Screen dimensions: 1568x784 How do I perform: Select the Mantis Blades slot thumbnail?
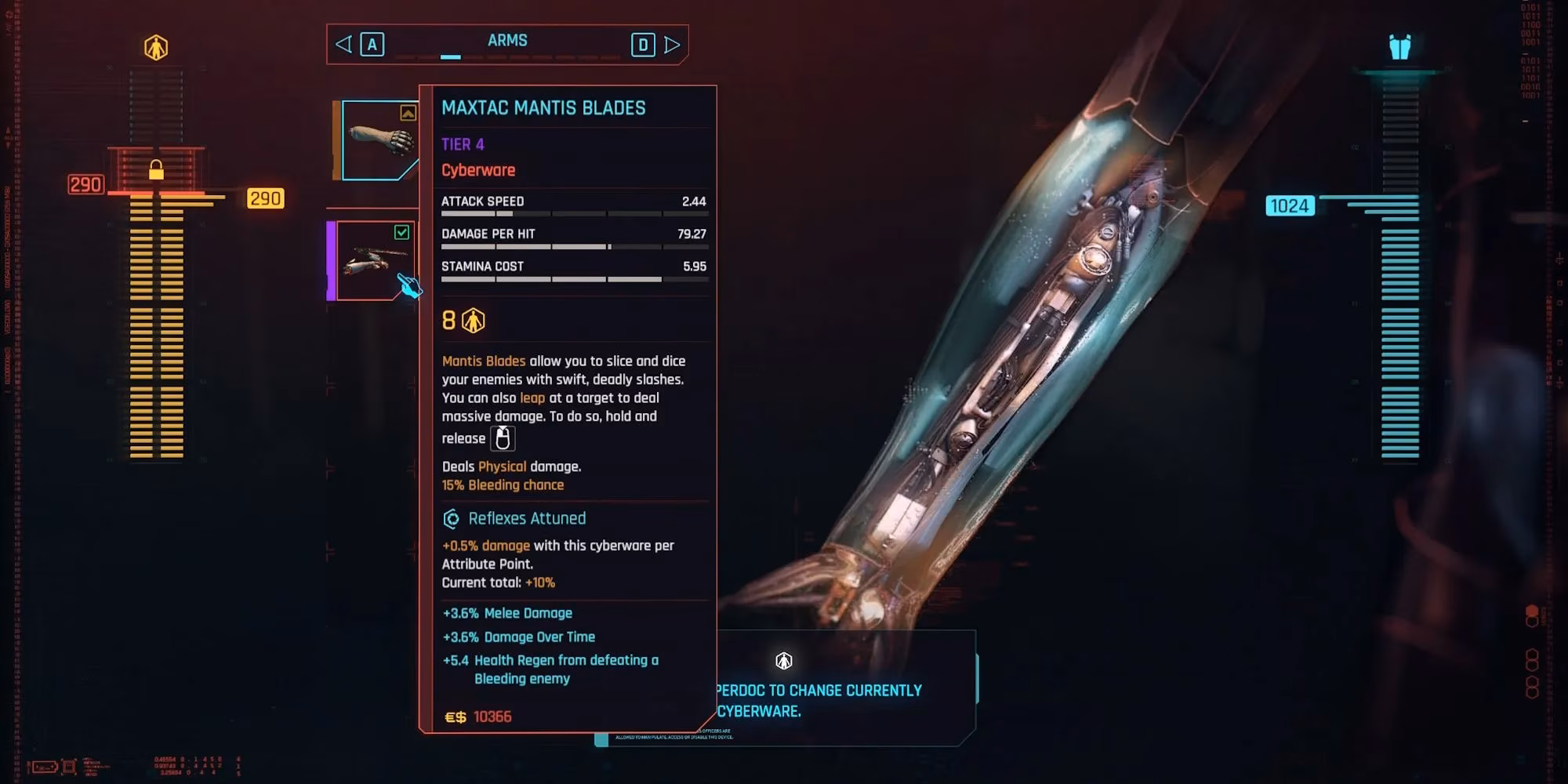click(374, 259)
